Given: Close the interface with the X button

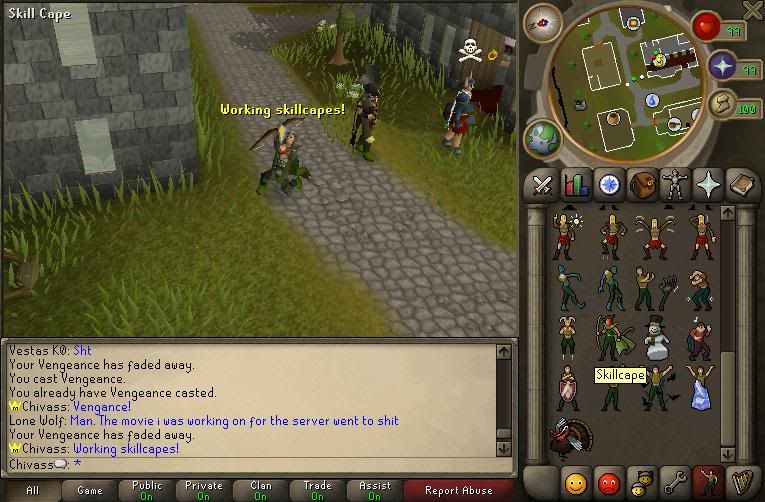Looking at the screenshot, I should pyautogui.click(x=753, y=9).
